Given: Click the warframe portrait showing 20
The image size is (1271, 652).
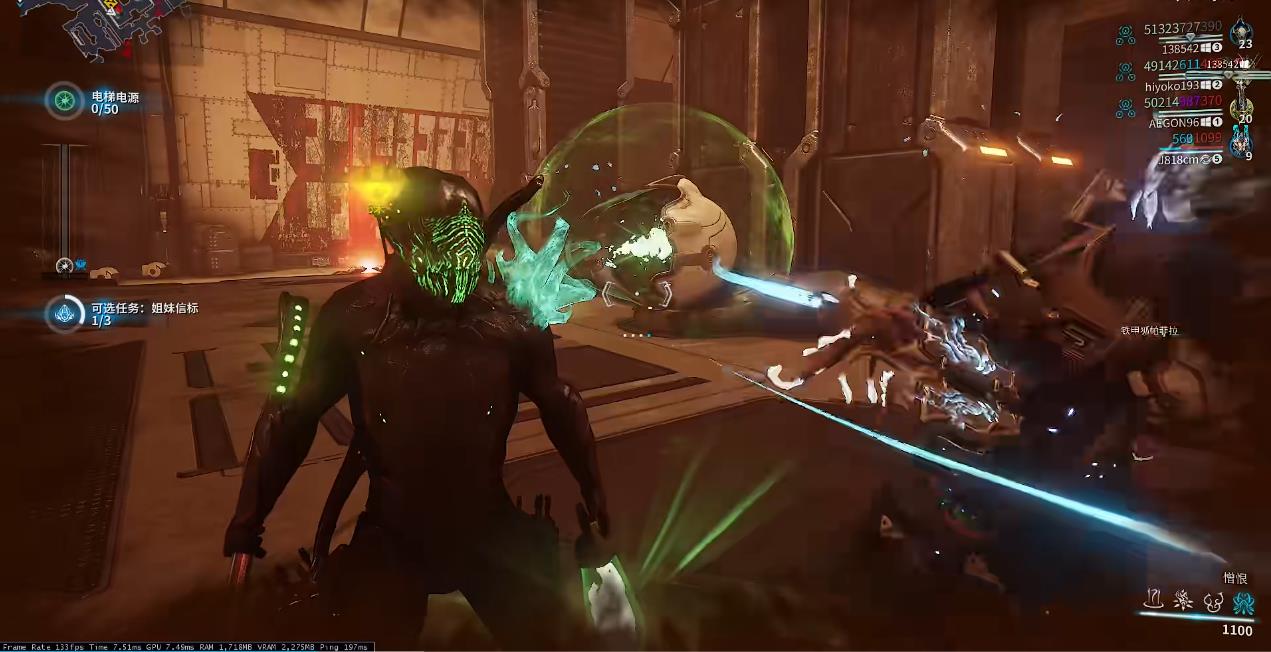Looking at the screenshot, I should coord(1242,108).
